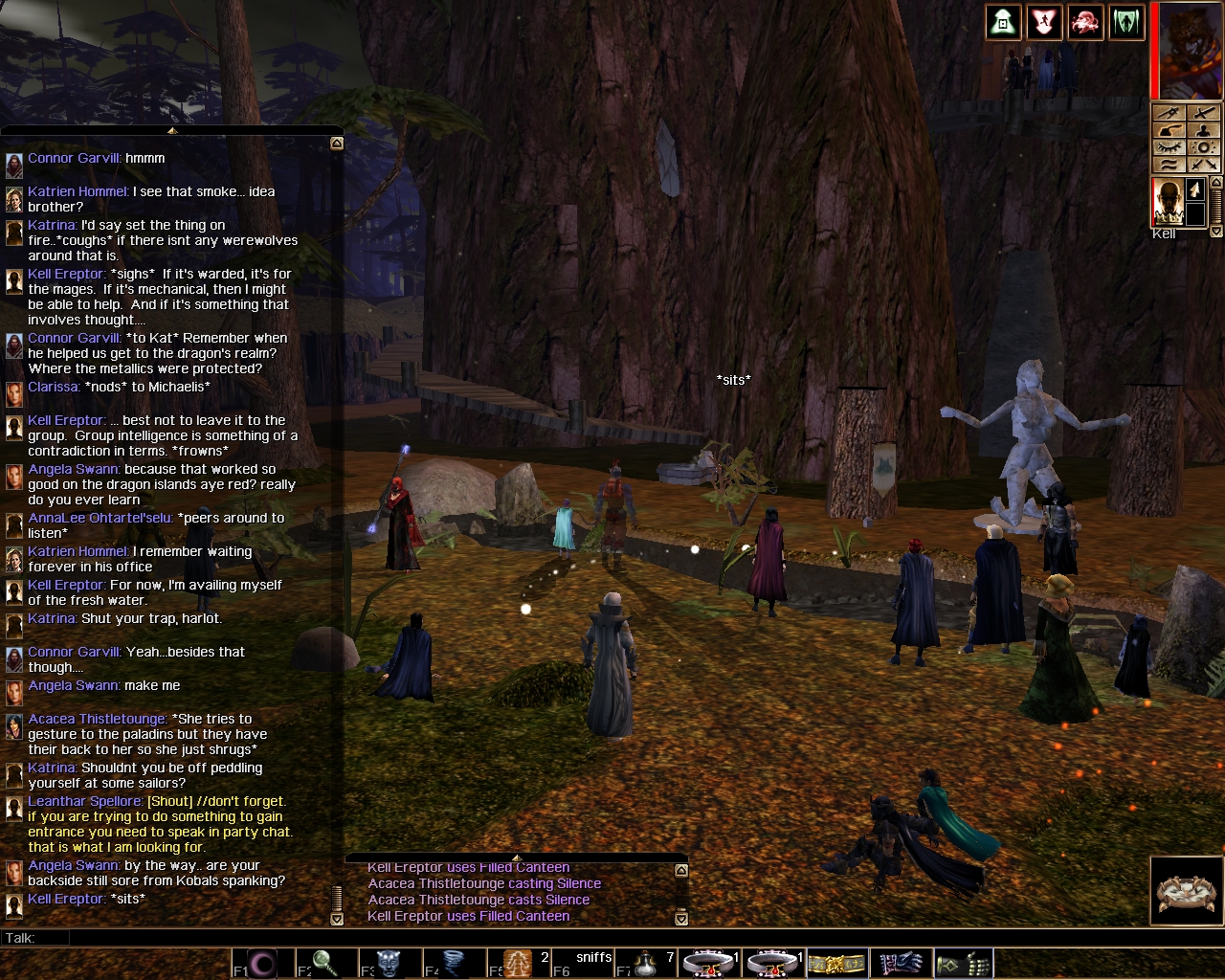Click the green house status effect icon
This screenshot has width=1225, height=980.
1003,23
